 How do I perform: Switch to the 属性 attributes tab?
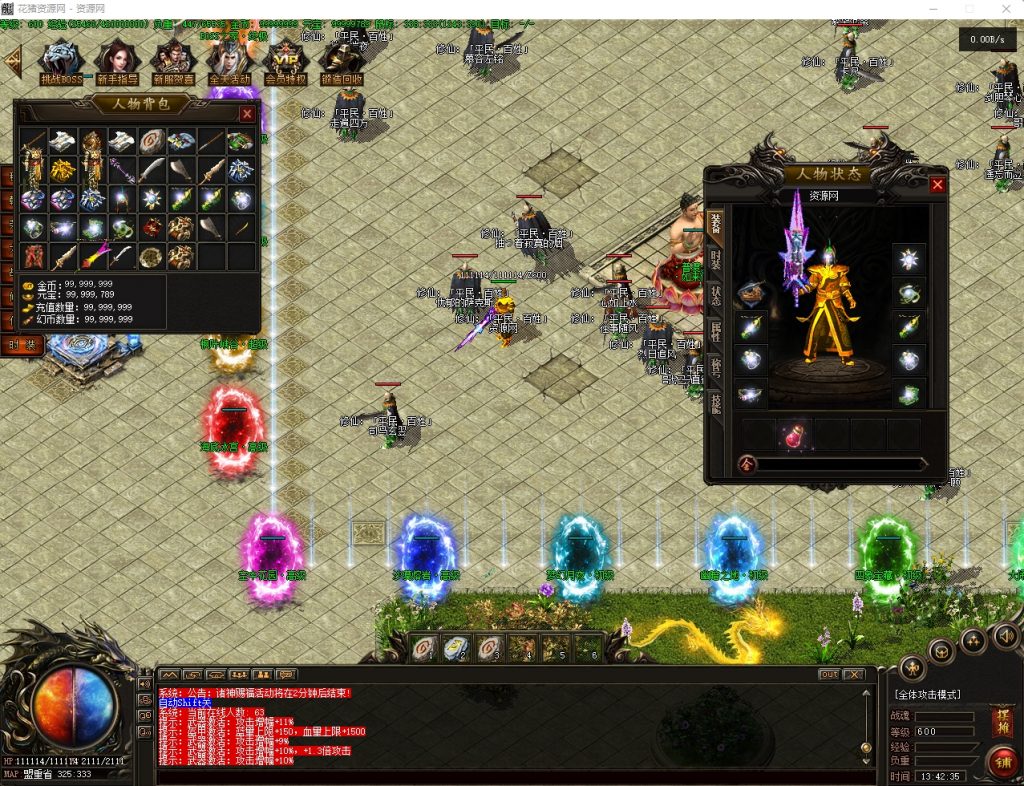716,331
